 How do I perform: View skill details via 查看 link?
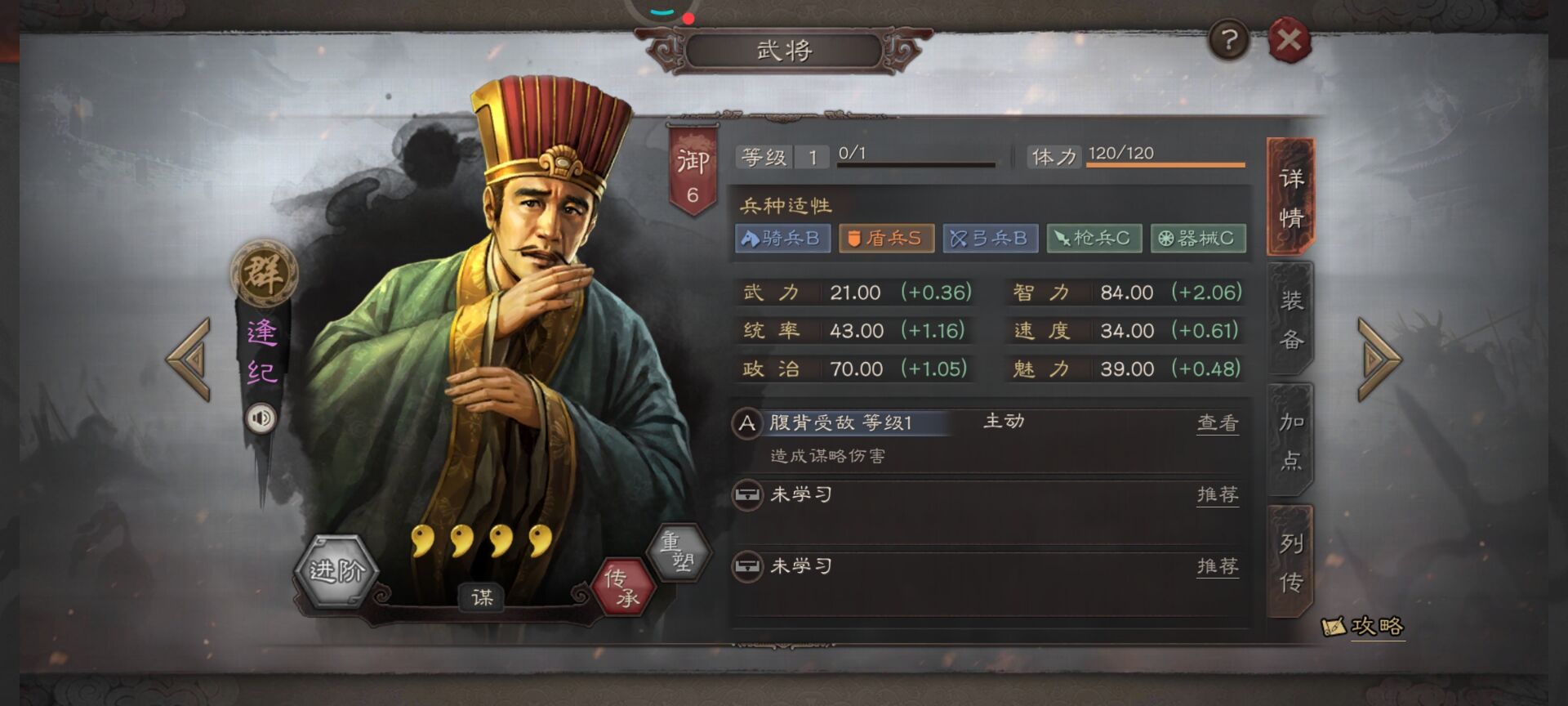coord(1218,423)
